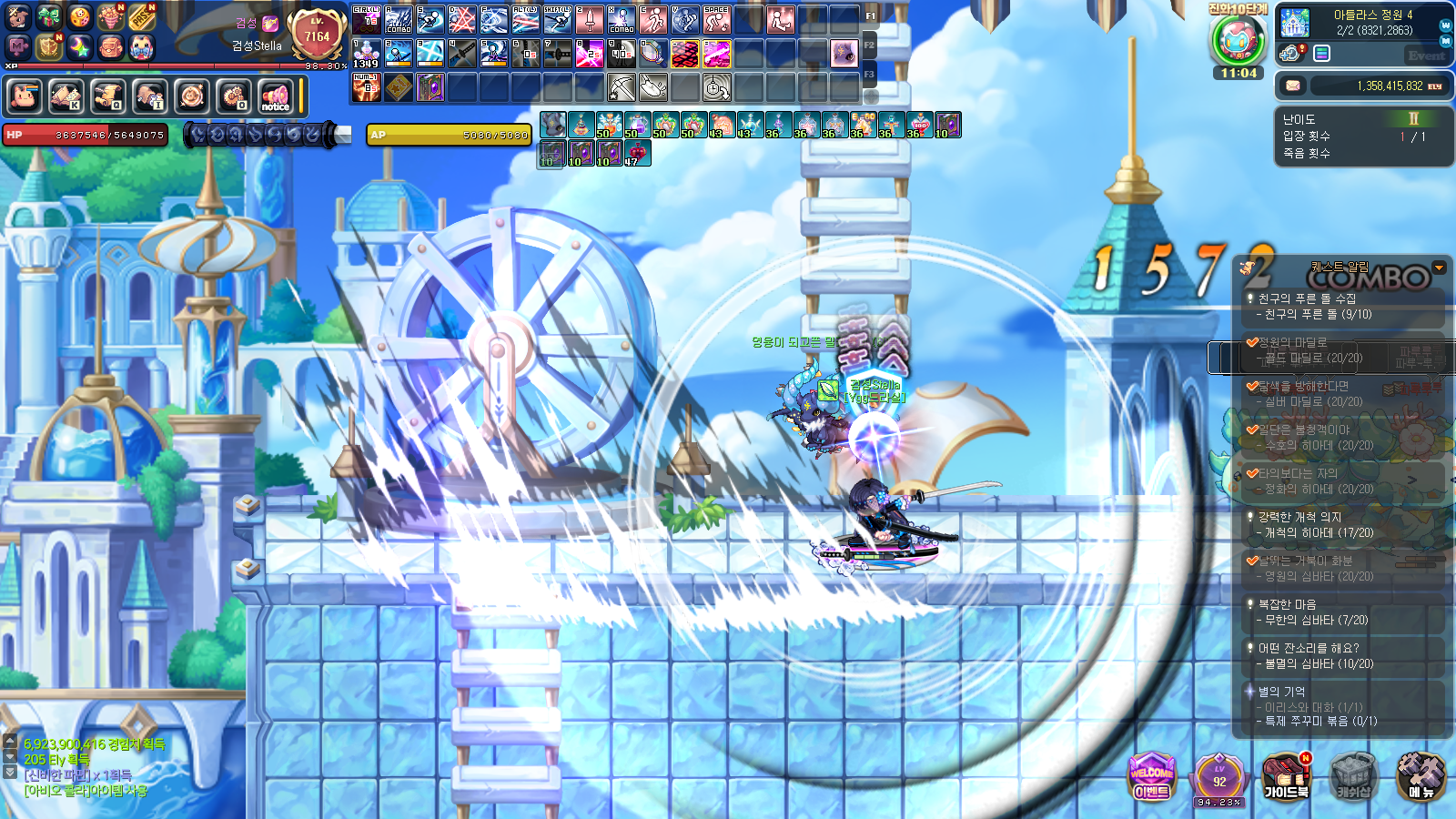Open the WELCOME 이벤트 event button

pos(1151,776)
